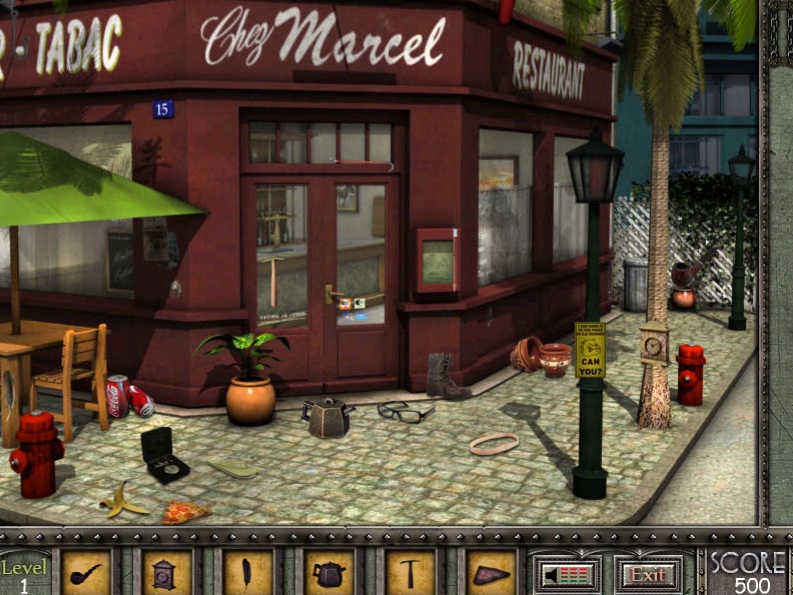Pick the hammer item slot

pos(411,573)
